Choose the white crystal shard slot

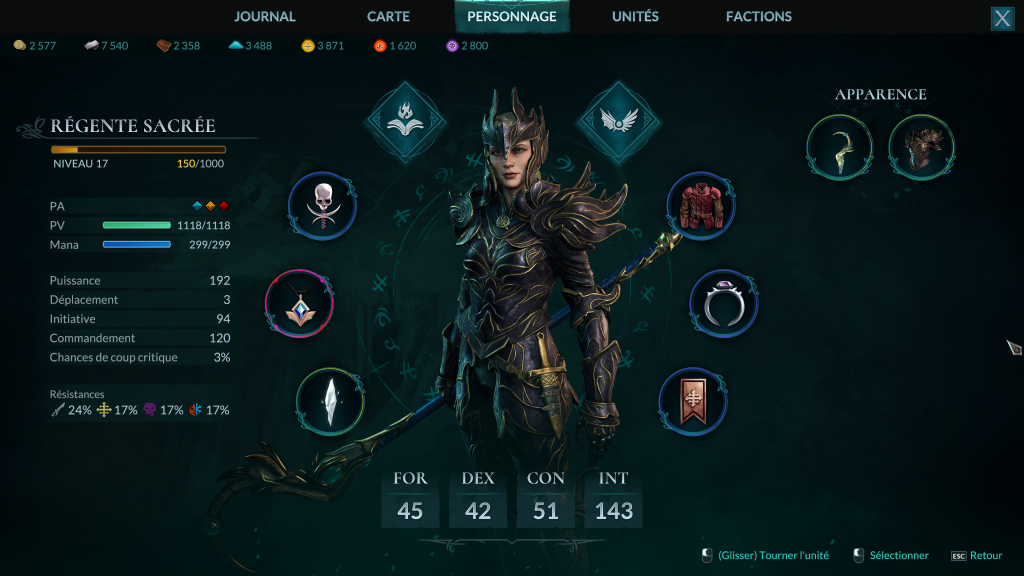tap(330, 401)
